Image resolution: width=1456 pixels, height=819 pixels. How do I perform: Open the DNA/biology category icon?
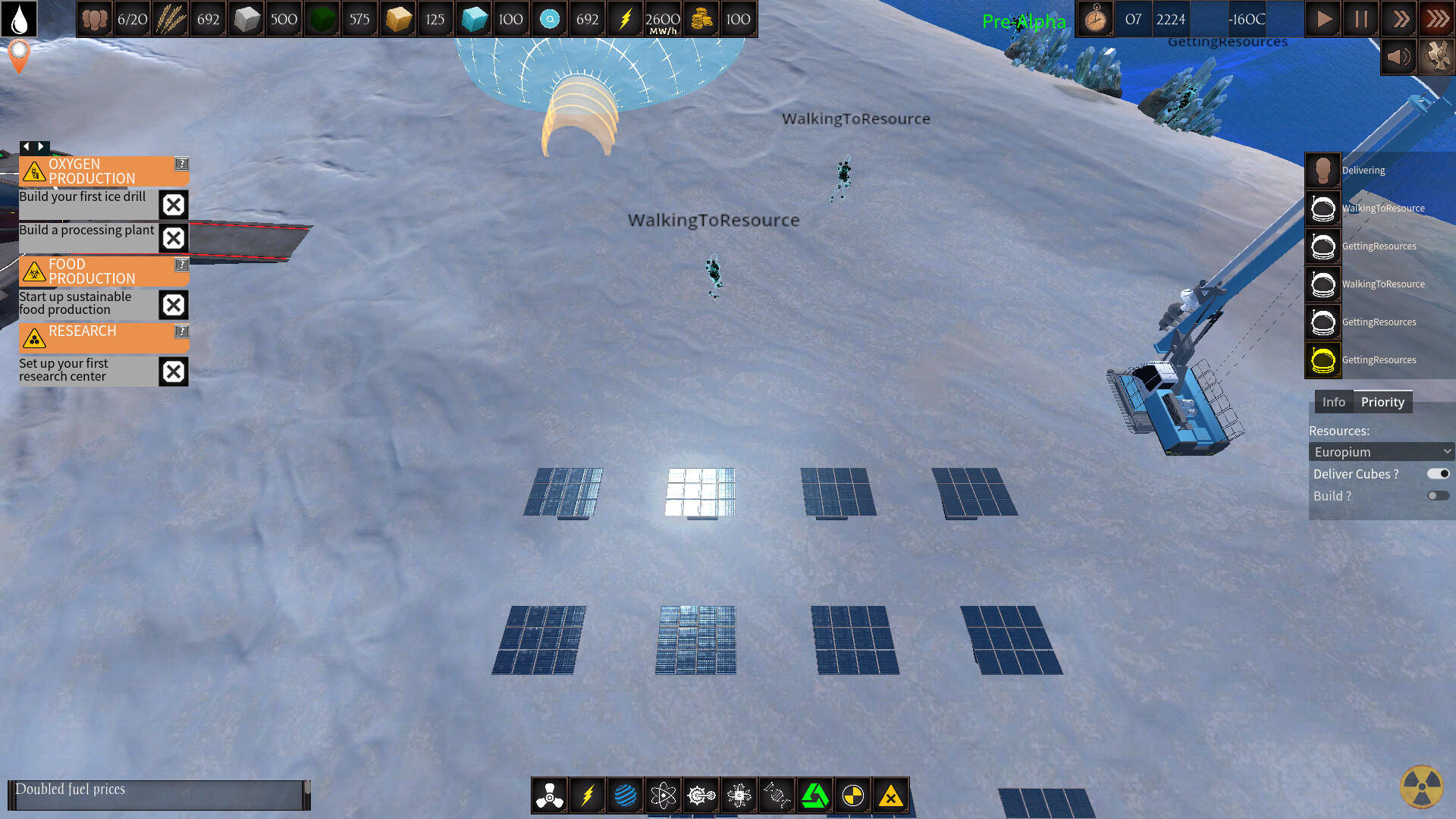point(777,795)
